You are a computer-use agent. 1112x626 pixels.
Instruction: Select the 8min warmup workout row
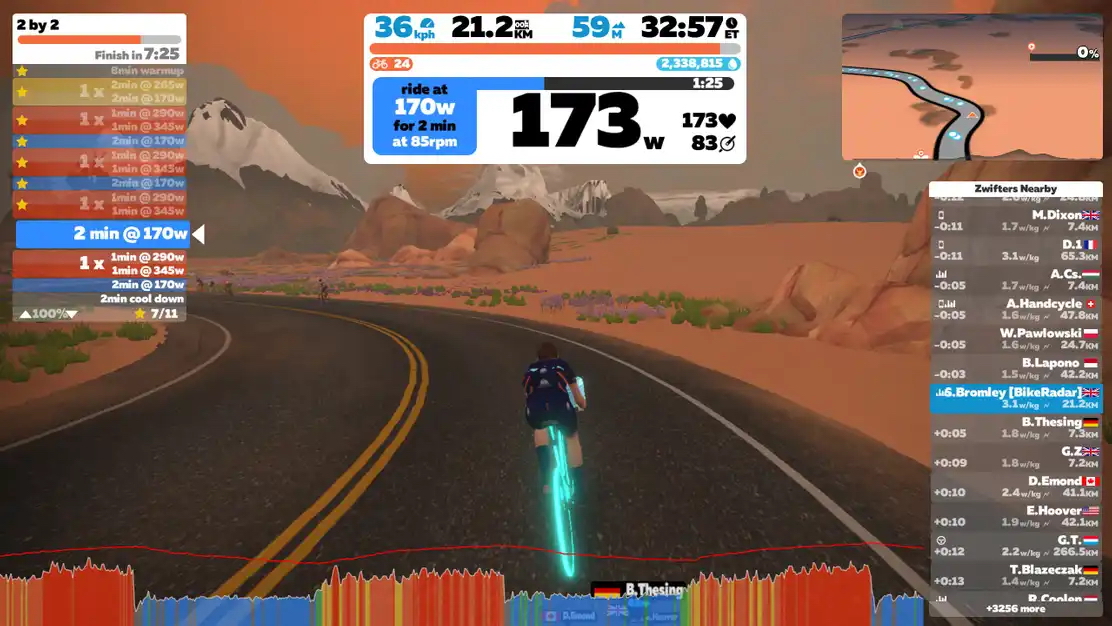point(100,71)
